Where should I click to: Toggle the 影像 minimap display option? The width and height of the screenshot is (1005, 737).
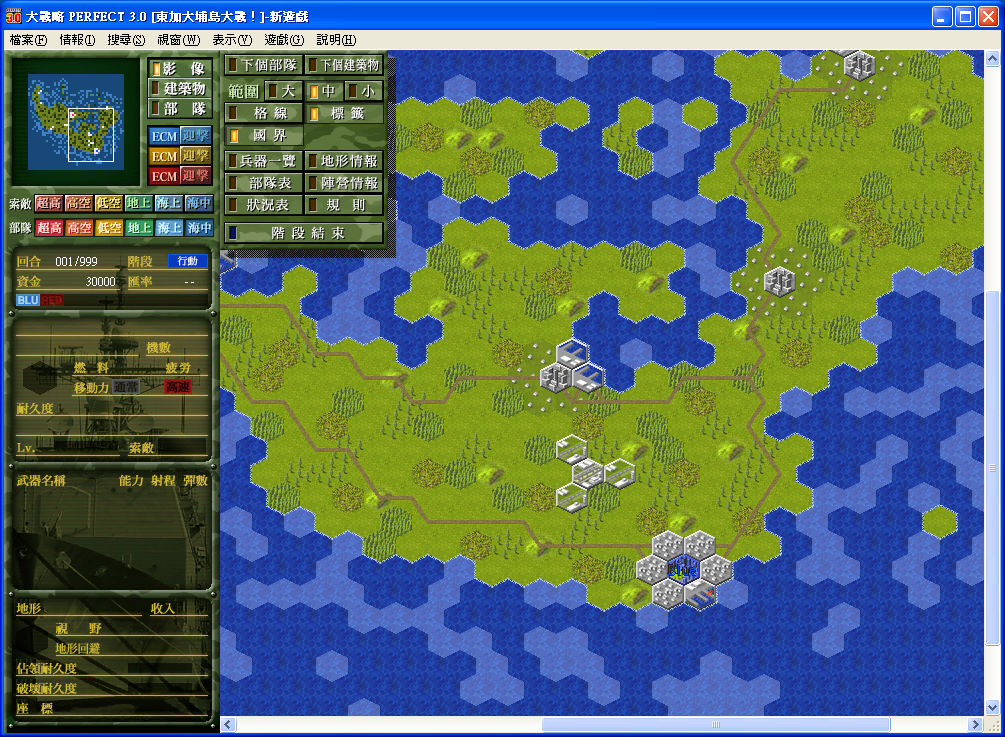[x=179, y=69]
